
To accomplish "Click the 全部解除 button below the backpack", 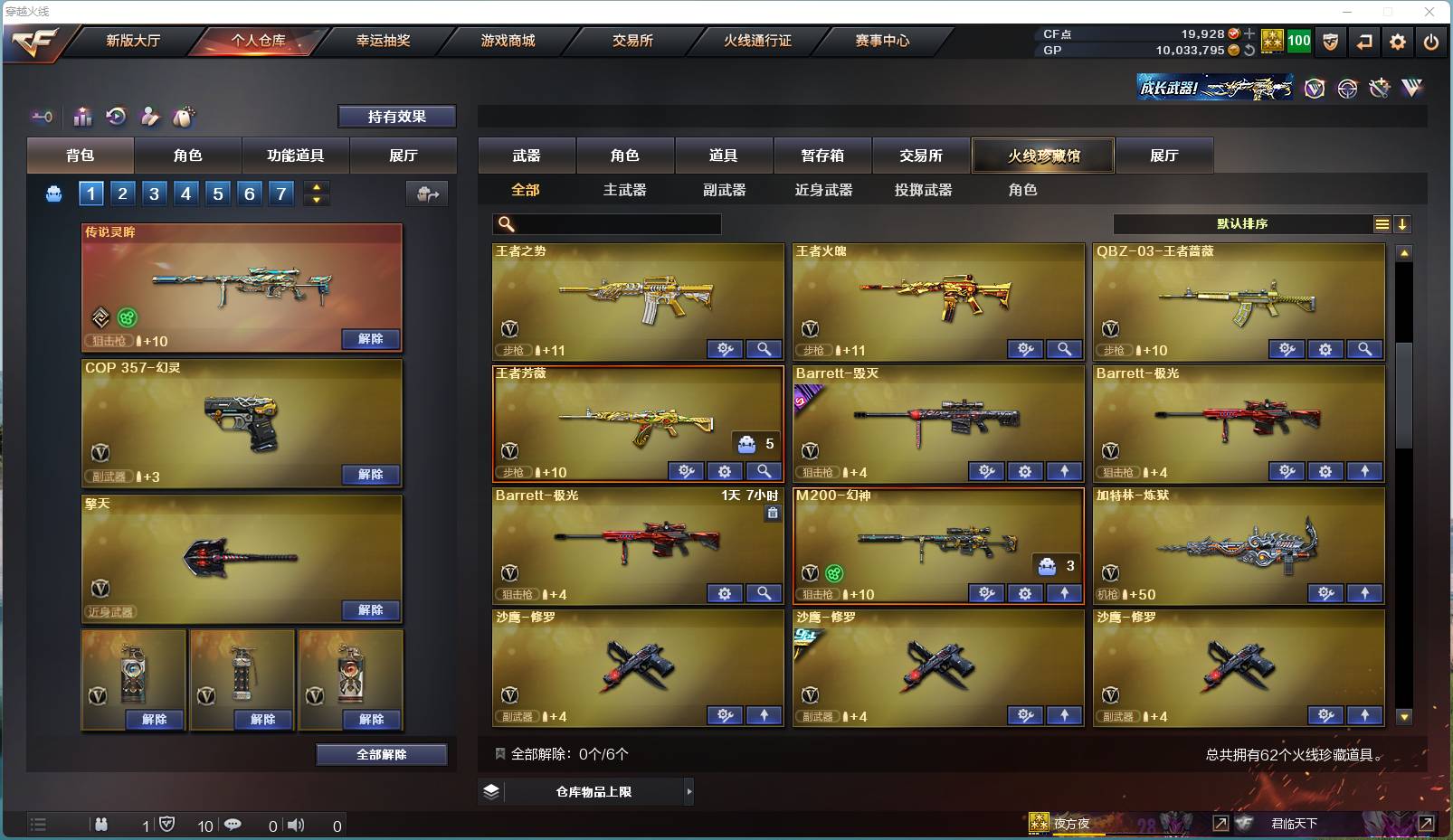I will [382, 754].
